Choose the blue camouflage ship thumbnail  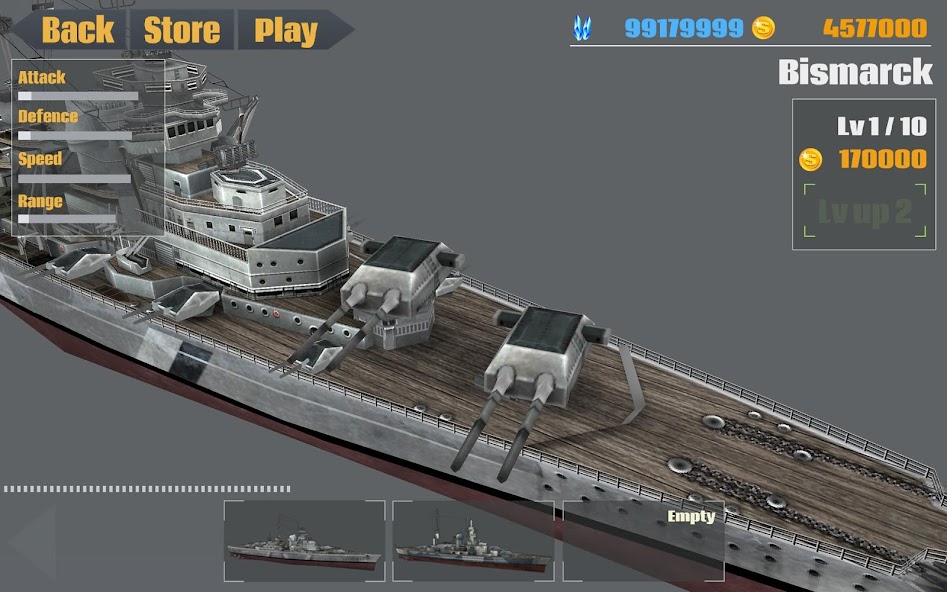472,541
